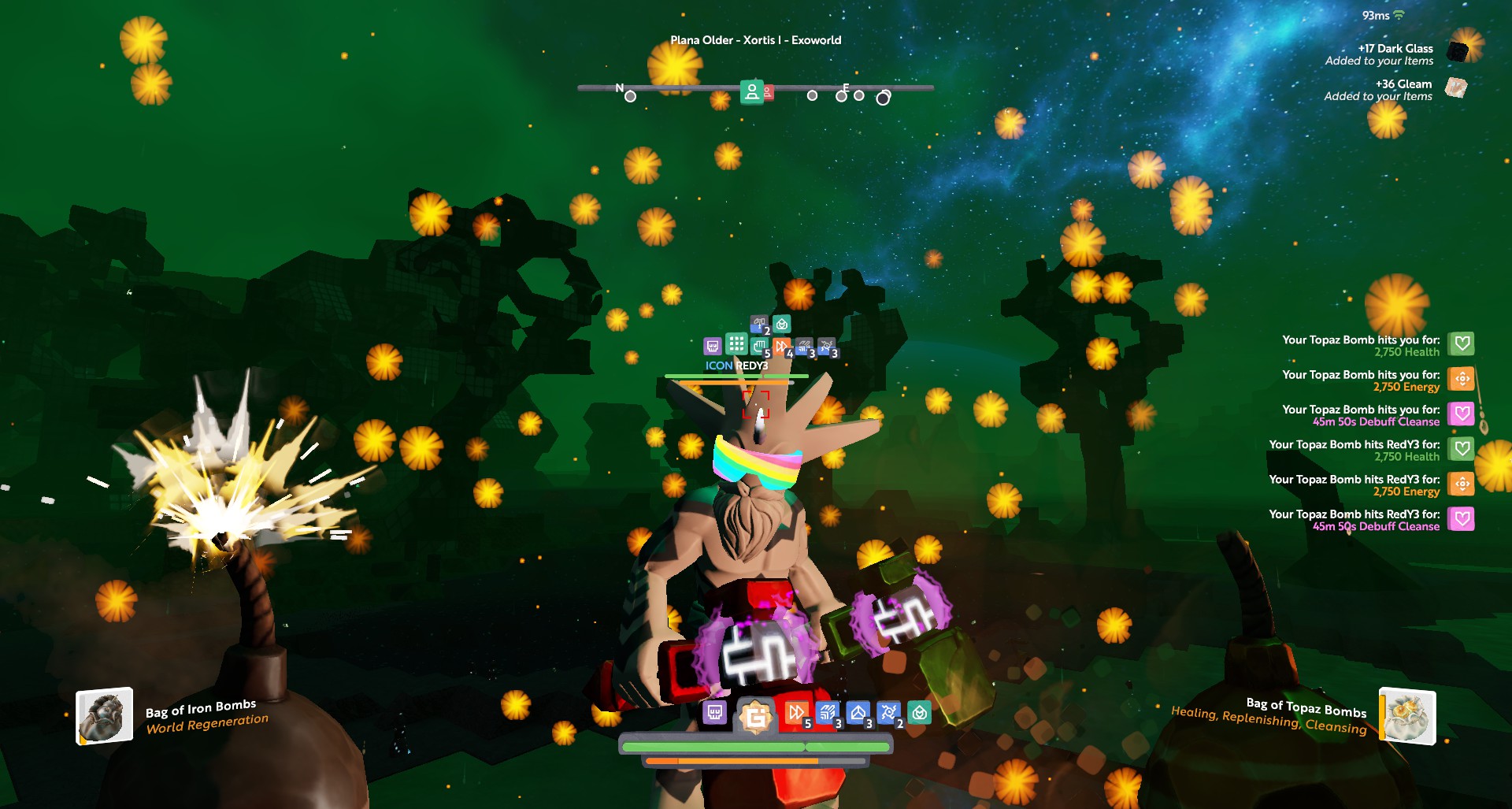Click the Gleam item notification icon

click(x=1456, y=87)
